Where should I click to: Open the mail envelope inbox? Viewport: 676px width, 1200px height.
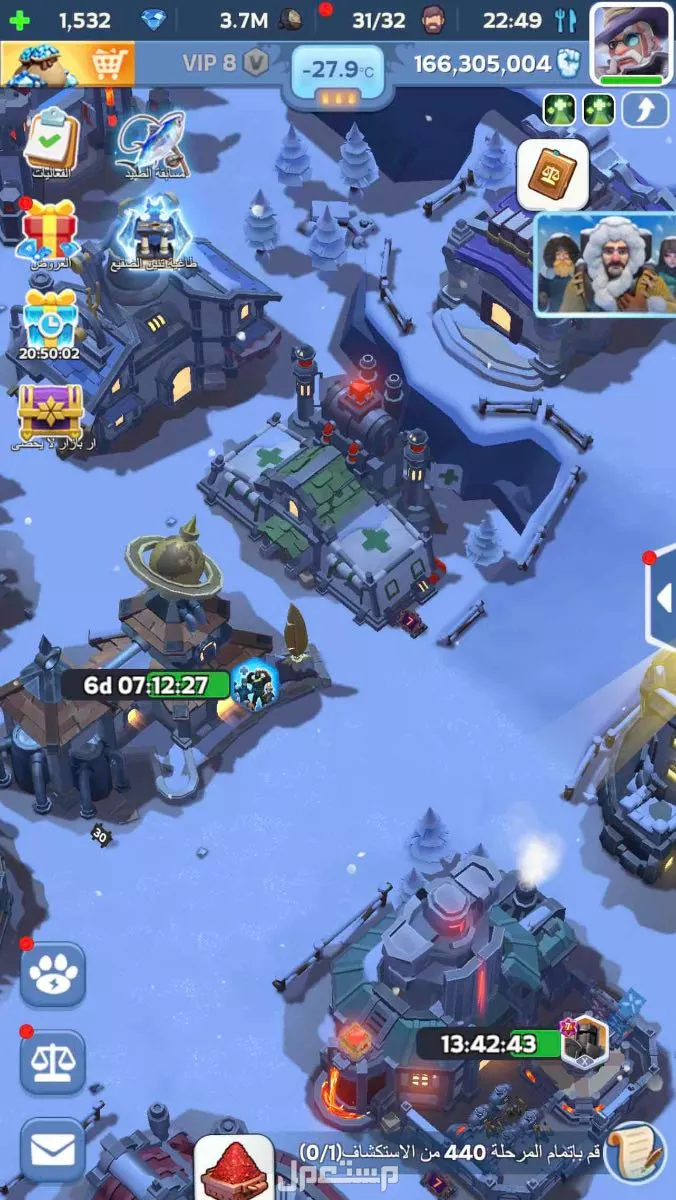[x=52, y=1150]
